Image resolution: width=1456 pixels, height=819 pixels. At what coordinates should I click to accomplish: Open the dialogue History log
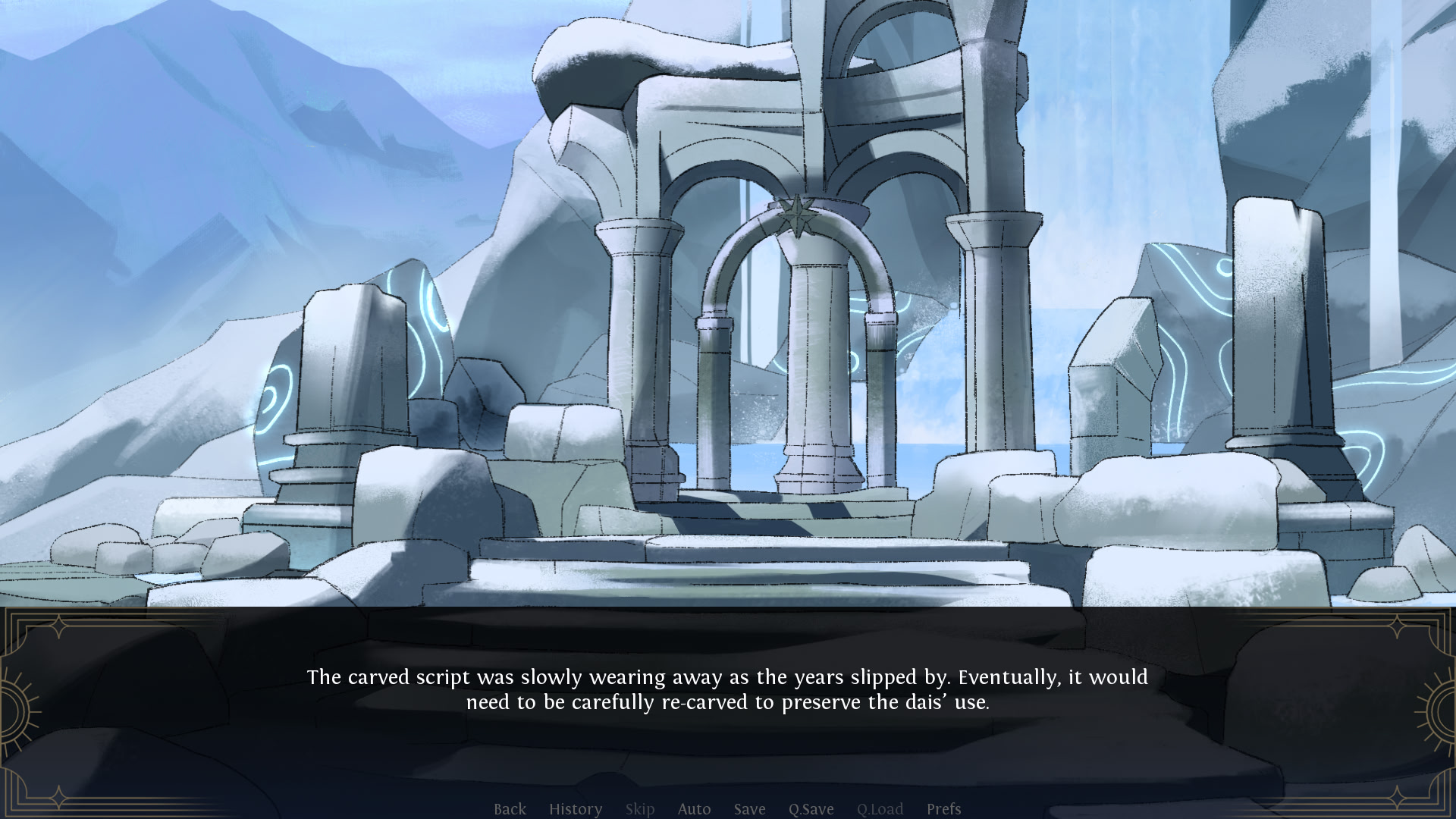[x=576, y=809]
